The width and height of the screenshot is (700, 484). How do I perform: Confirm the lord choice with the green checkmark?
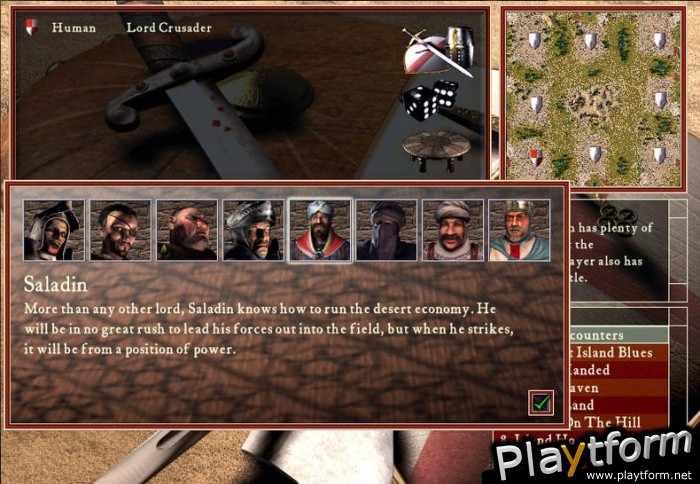tap(541, 402)
